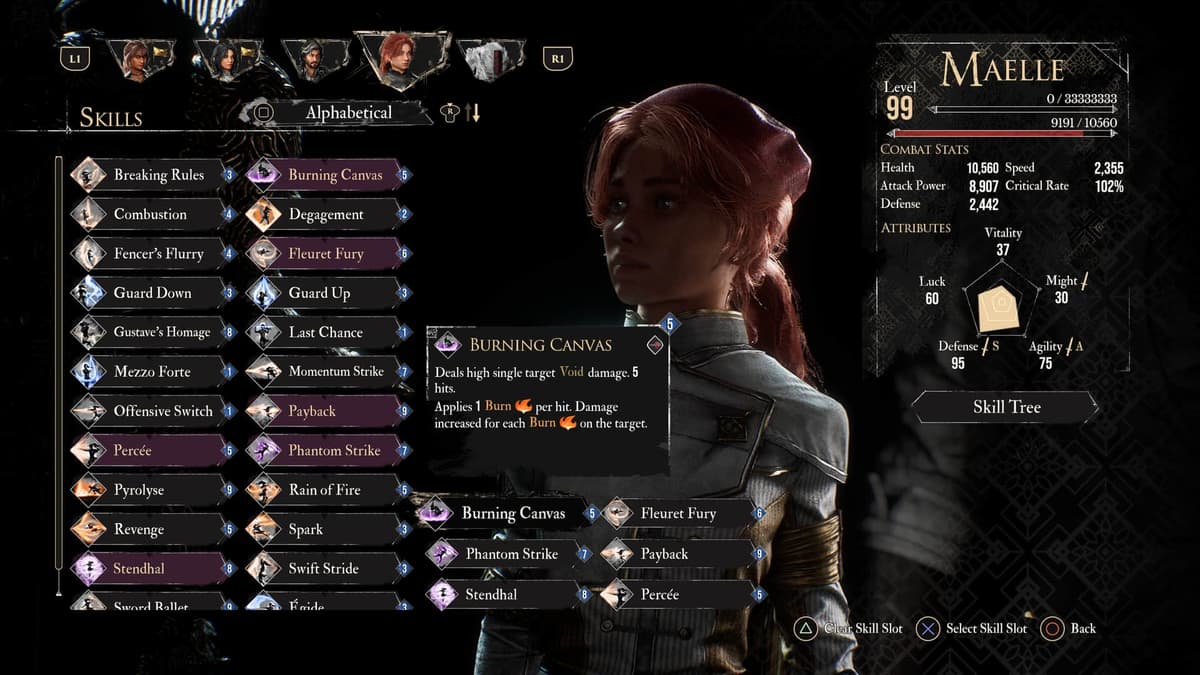Viewport: 1200px width, 675px height.
Task: Choose the Last Chance skill
Action: tap(325, 332)
